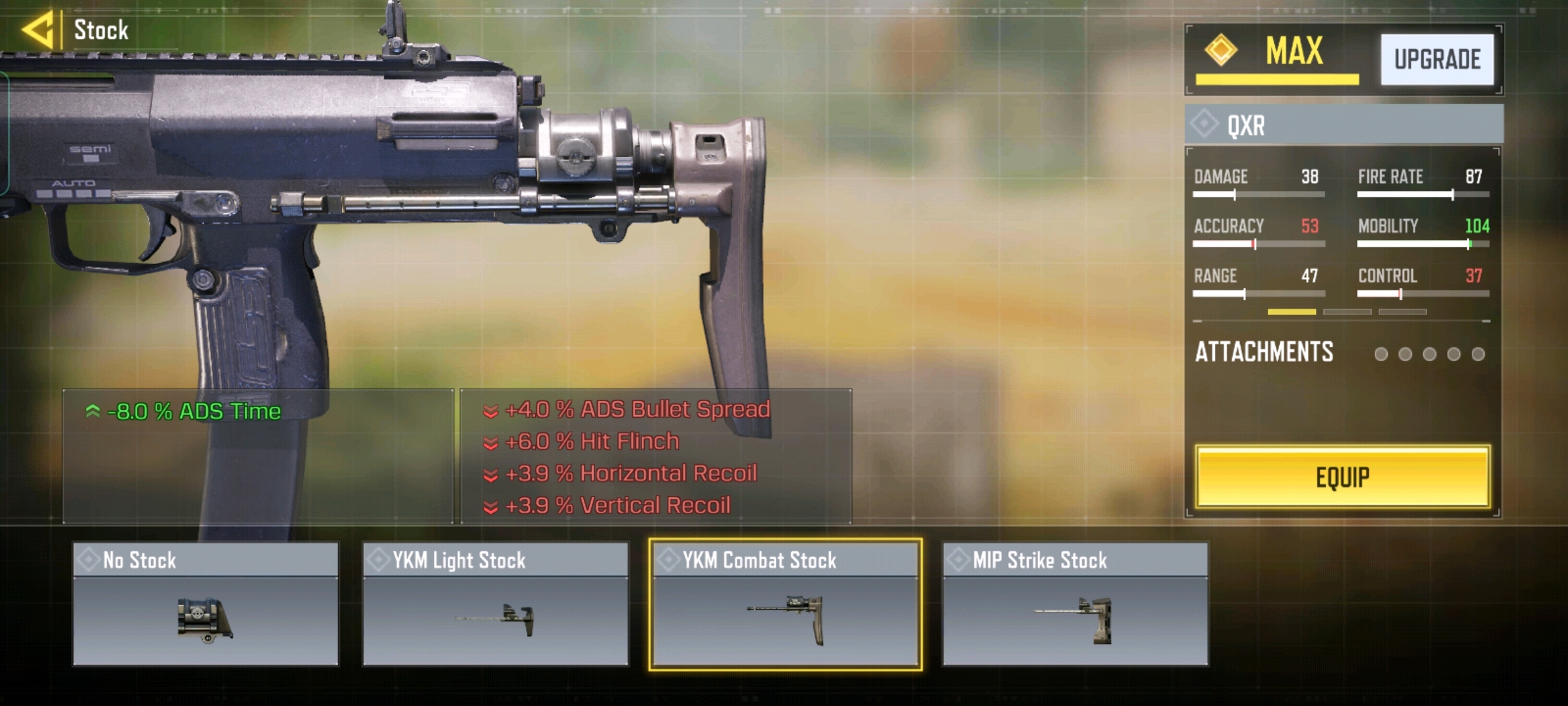Select the YKM Combat Stock card
The image size is (1568, 706).
click(x=785, y=604)
